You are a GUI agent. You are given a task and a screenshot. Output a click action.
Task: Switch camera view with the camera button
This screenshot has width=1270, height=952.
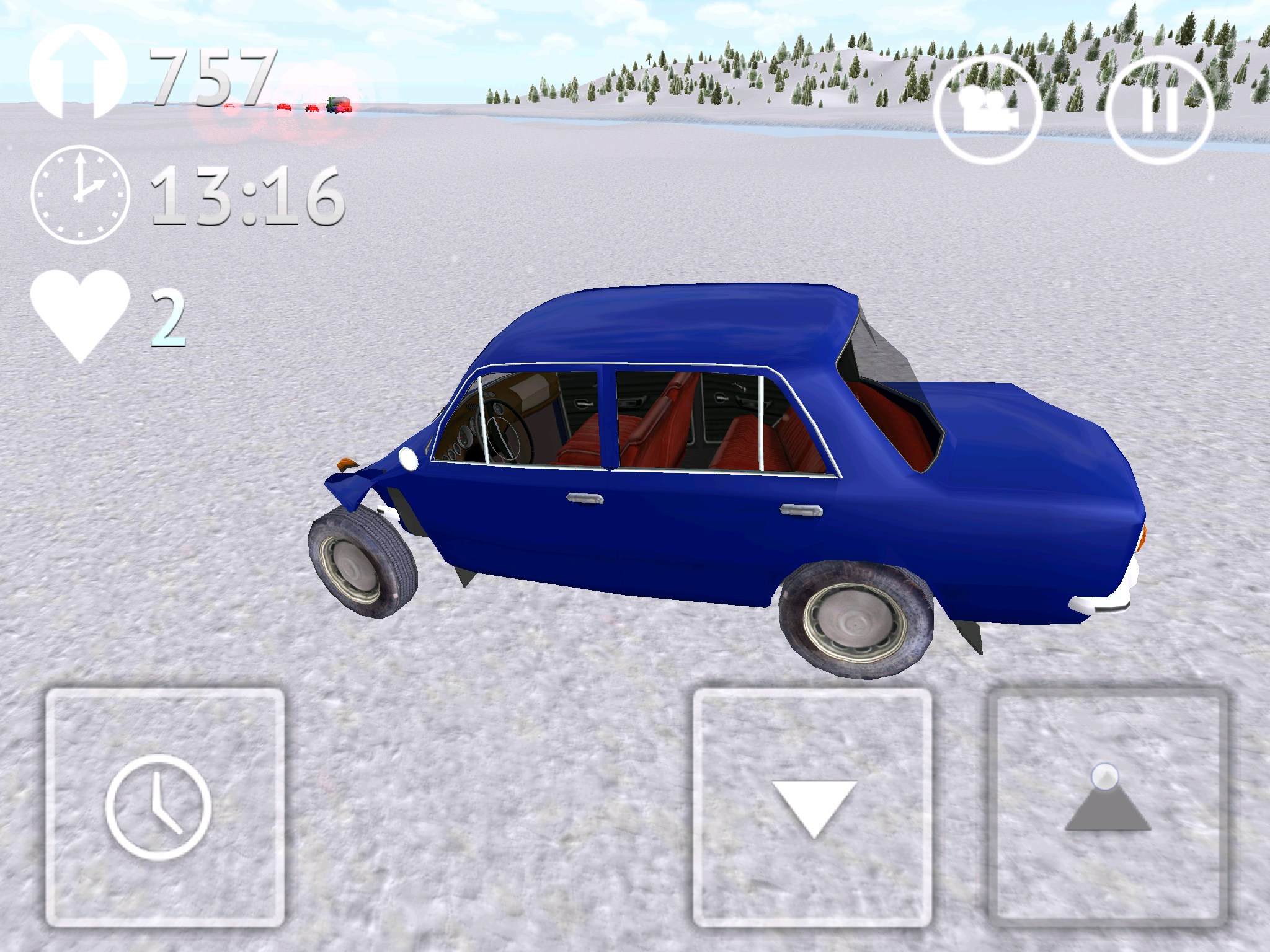(x=987, y=110)
